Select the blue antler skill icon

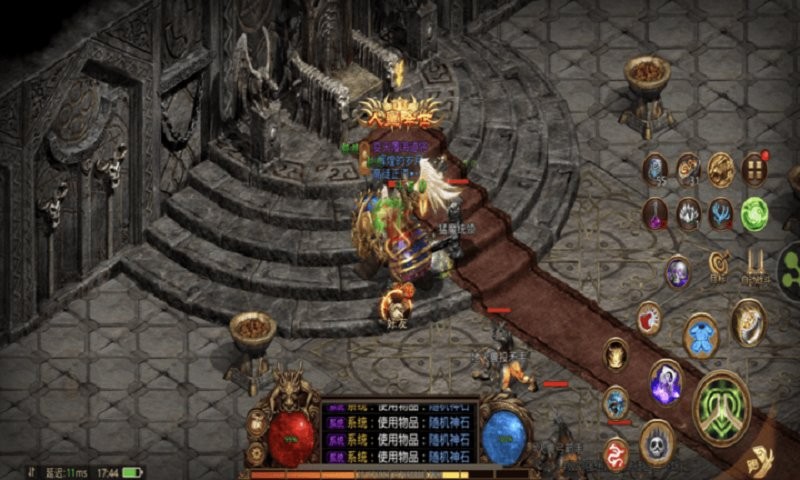click(720, 213)
